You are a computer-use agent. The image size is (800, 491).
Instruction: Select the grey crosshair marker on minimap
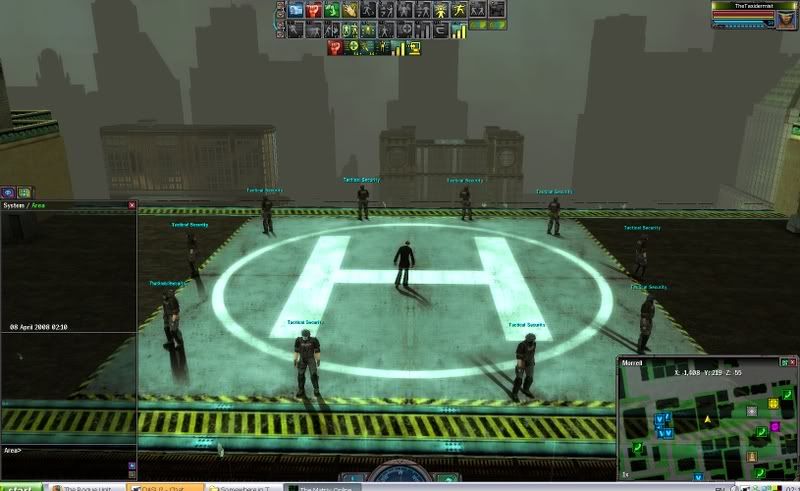(752, 411)
